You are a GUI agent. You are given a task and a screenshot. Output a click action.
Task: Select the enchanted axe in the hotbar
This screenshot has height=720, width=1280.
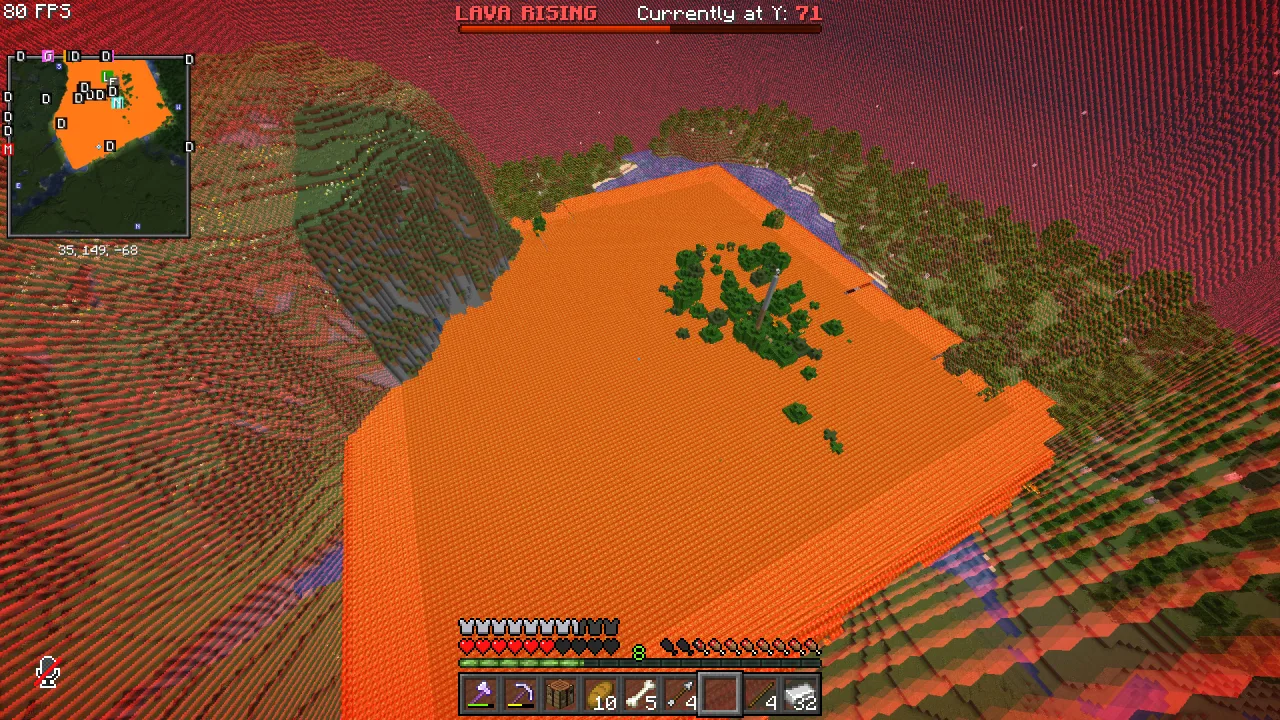pyautogui.click(x=480, y=691)
